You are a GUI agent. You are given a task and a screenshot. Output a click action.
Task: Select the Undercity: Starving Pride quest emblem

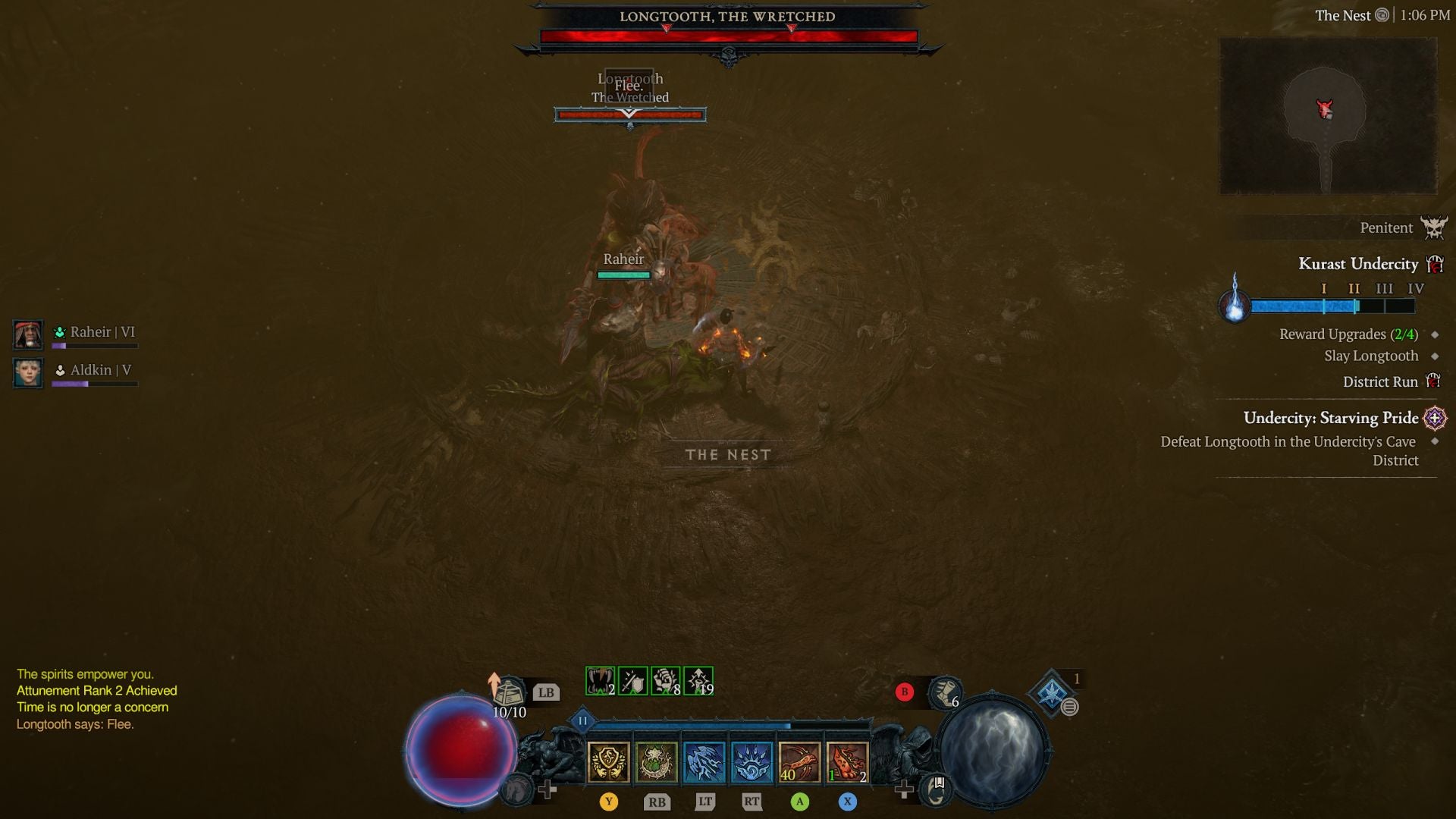[x=1434, y=419]
